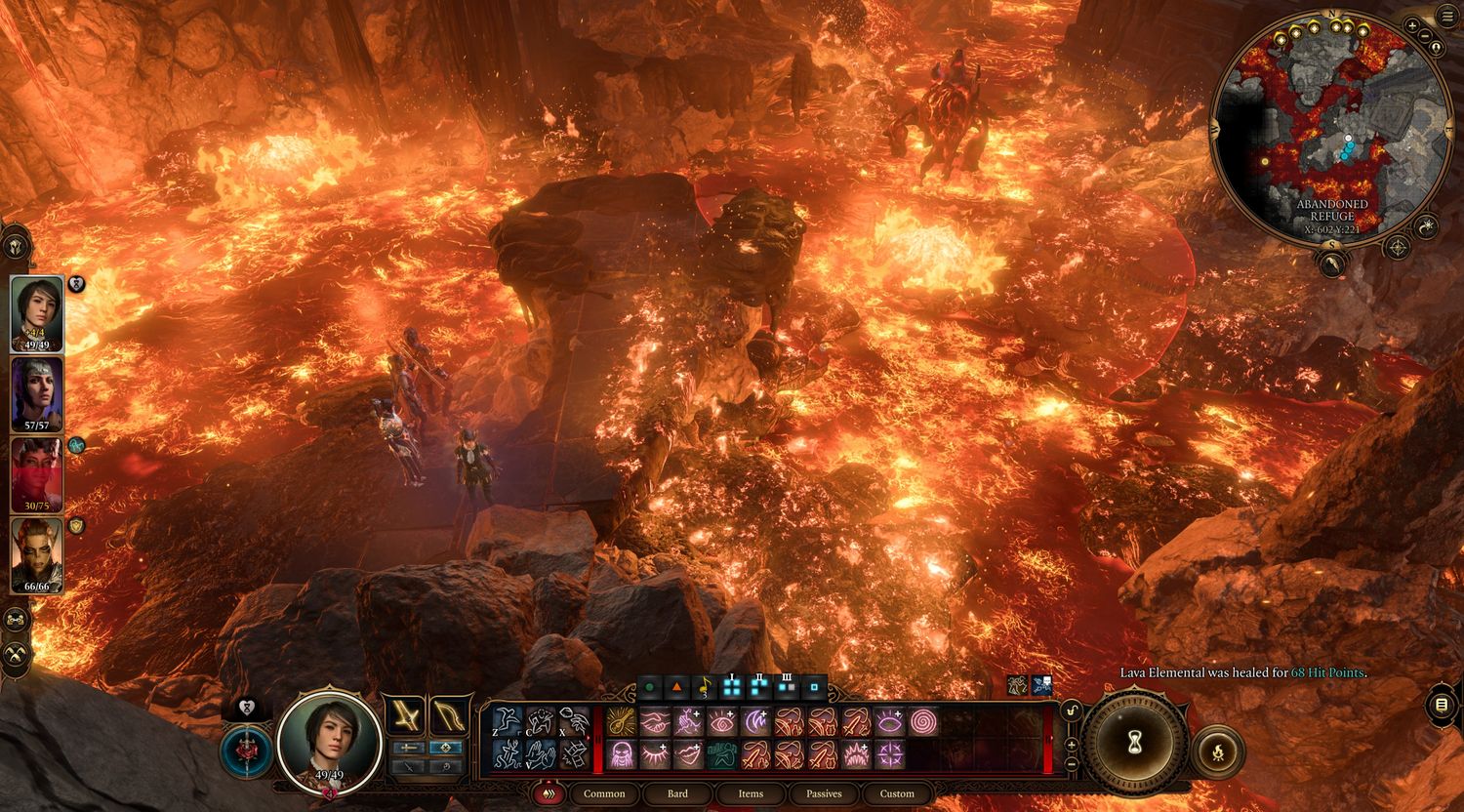This screenshot has height=812, width=1464.
Task: Select the red tiefling party portrait
Action: (x=37, y=474)
